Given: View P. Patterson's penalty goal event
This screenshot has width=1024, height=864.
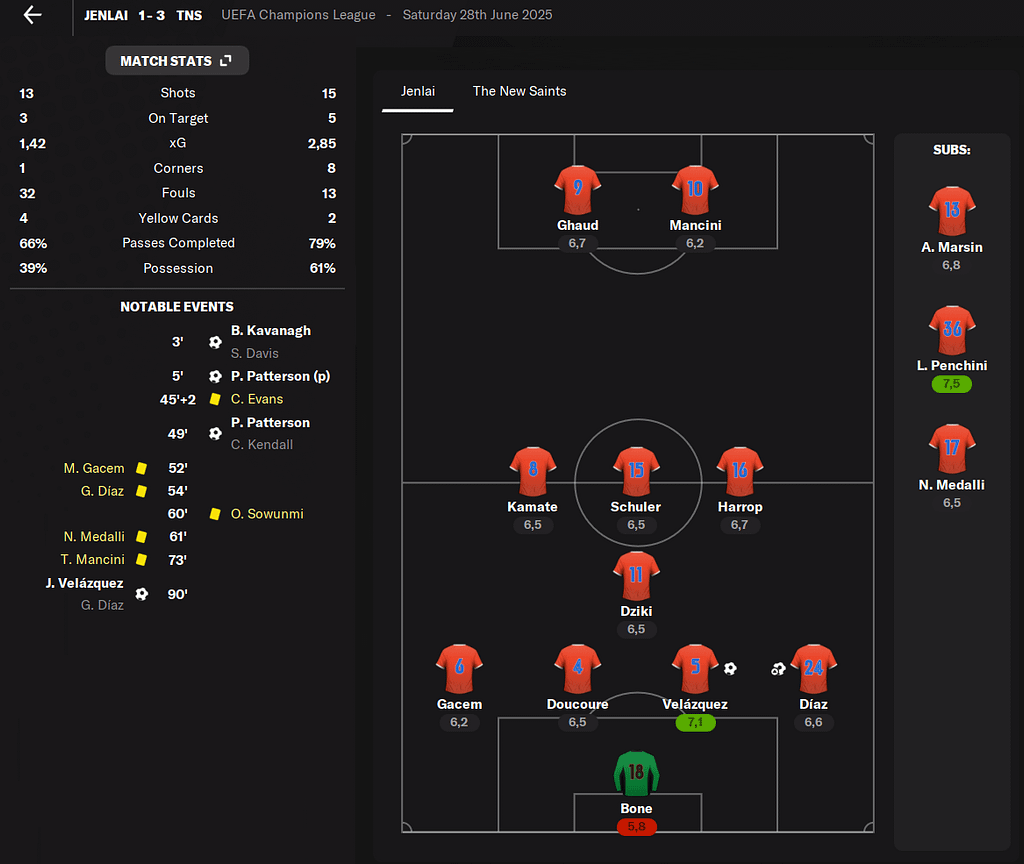Looking at the screenshot, I should click(x=280, y=377).
